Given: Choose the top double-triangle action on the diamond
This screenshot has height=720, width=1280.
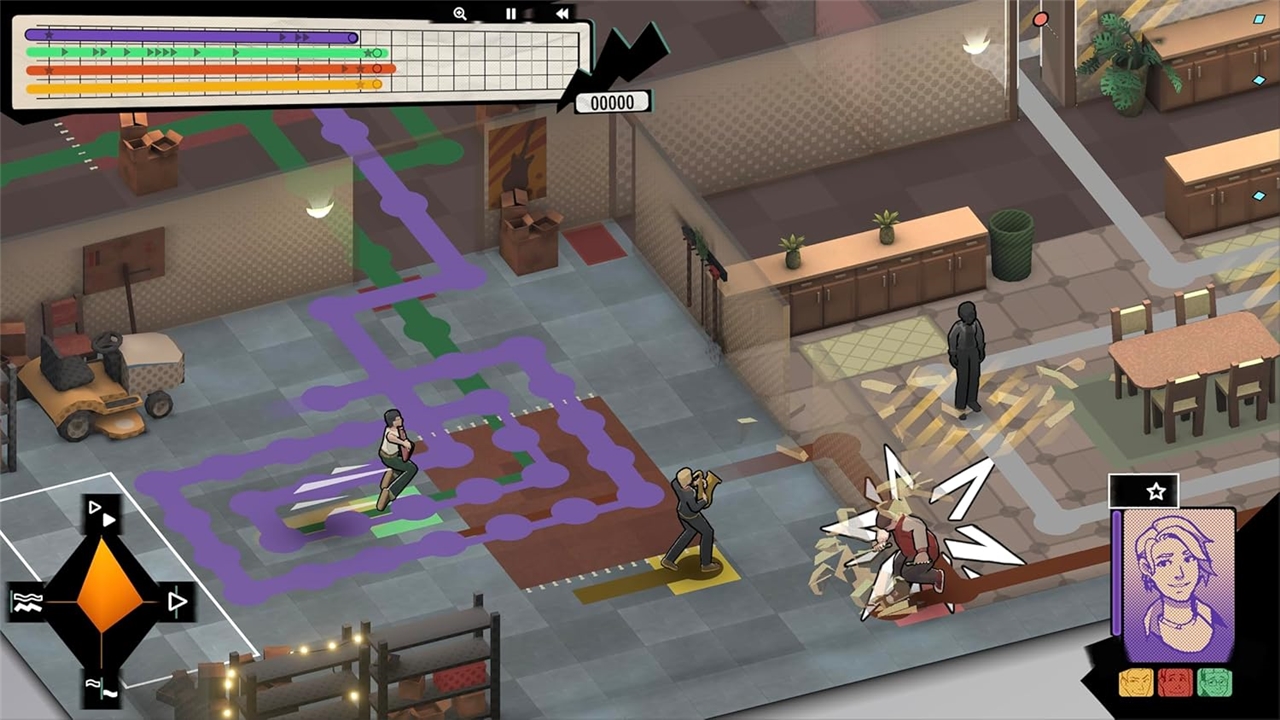Looking at the screenshot, I should (x=102, y=514).
